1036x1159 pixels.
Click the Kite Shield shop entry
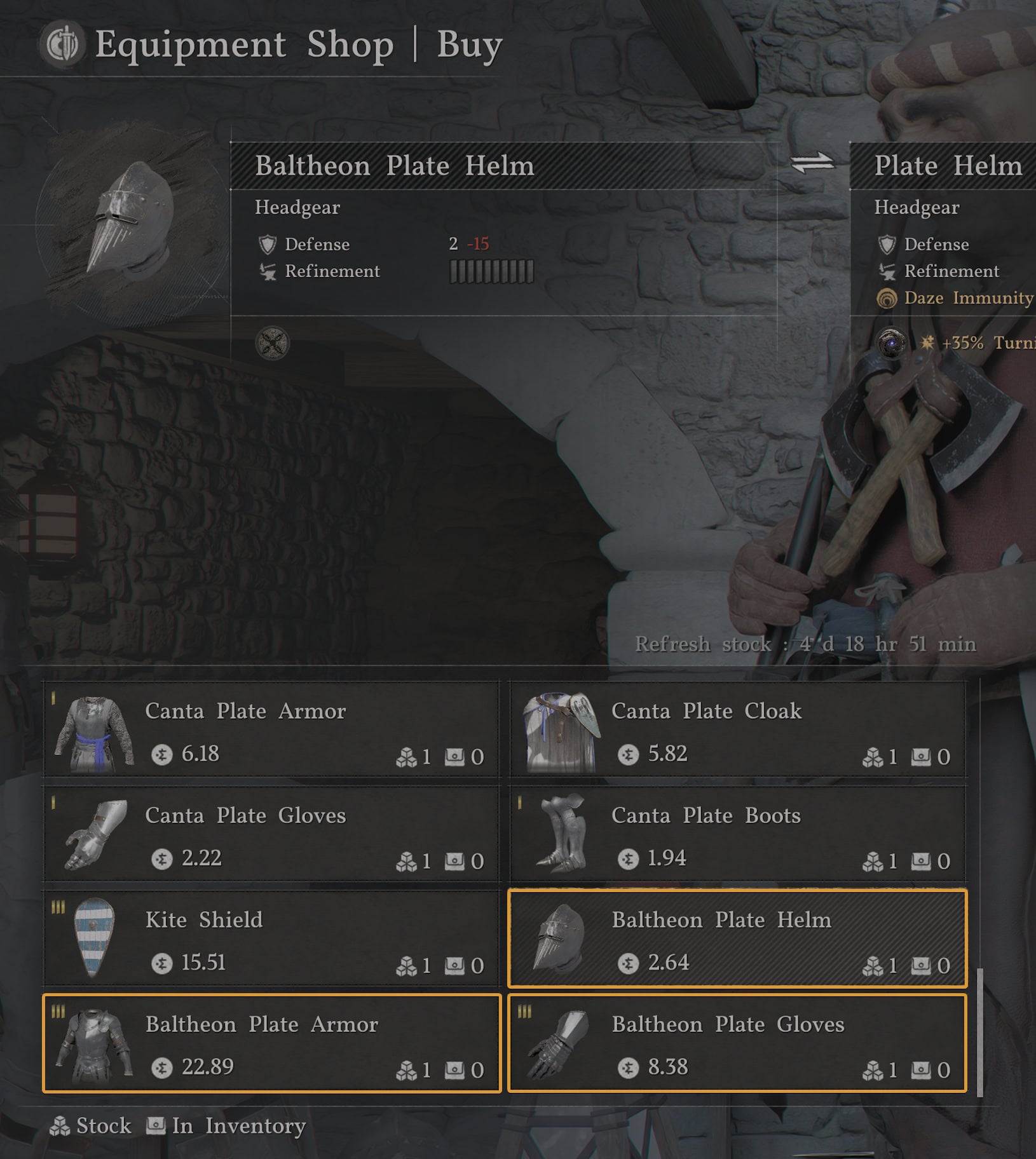click(271, 939)
